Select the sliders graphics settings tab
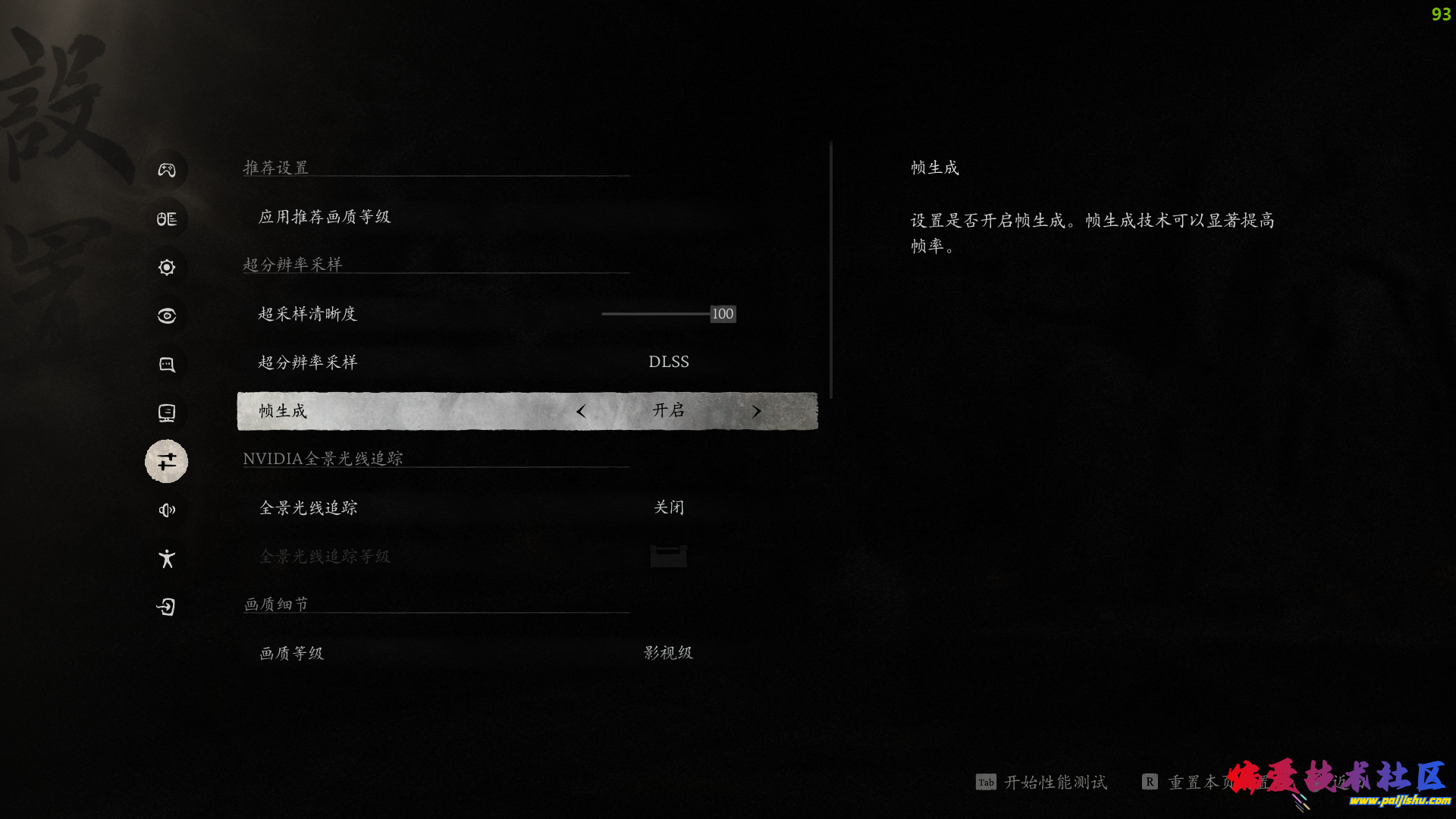Image resolution: width=1456 pixels, height=819 pixels. pos(167,461)
